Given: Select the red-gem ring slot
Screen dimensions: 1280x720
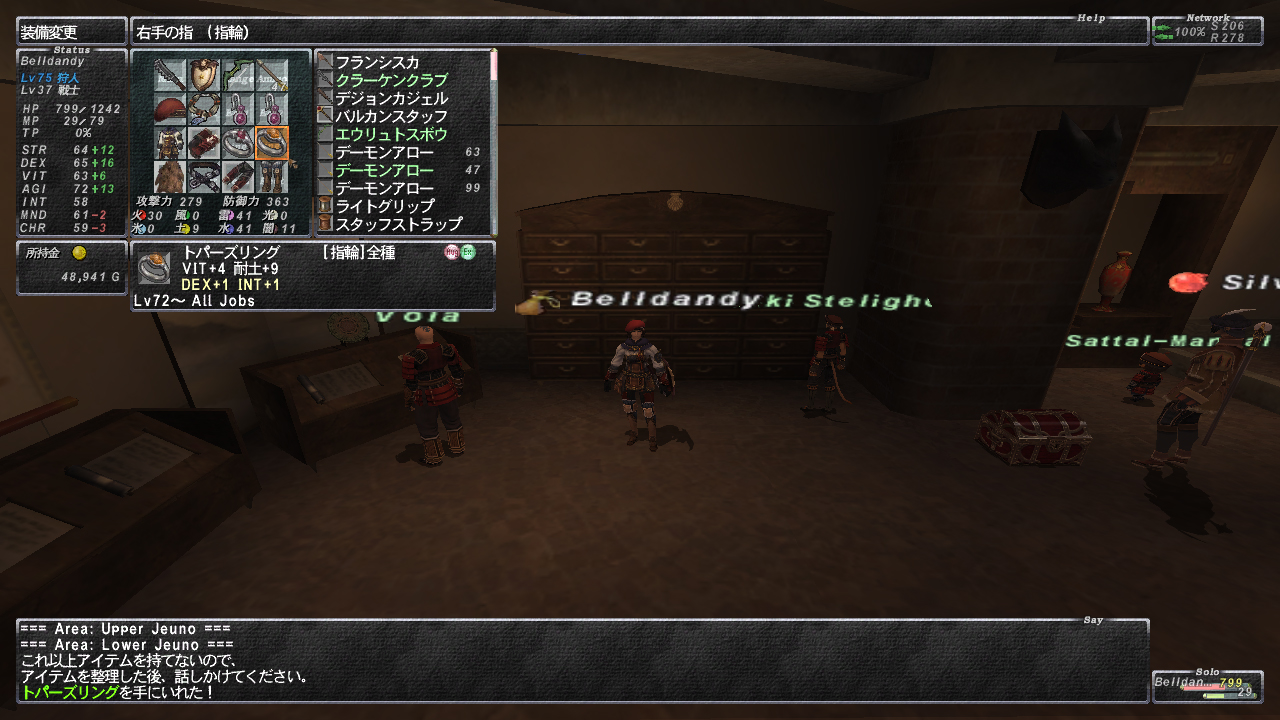Looking at the screenshot, I should pos(239,144).
